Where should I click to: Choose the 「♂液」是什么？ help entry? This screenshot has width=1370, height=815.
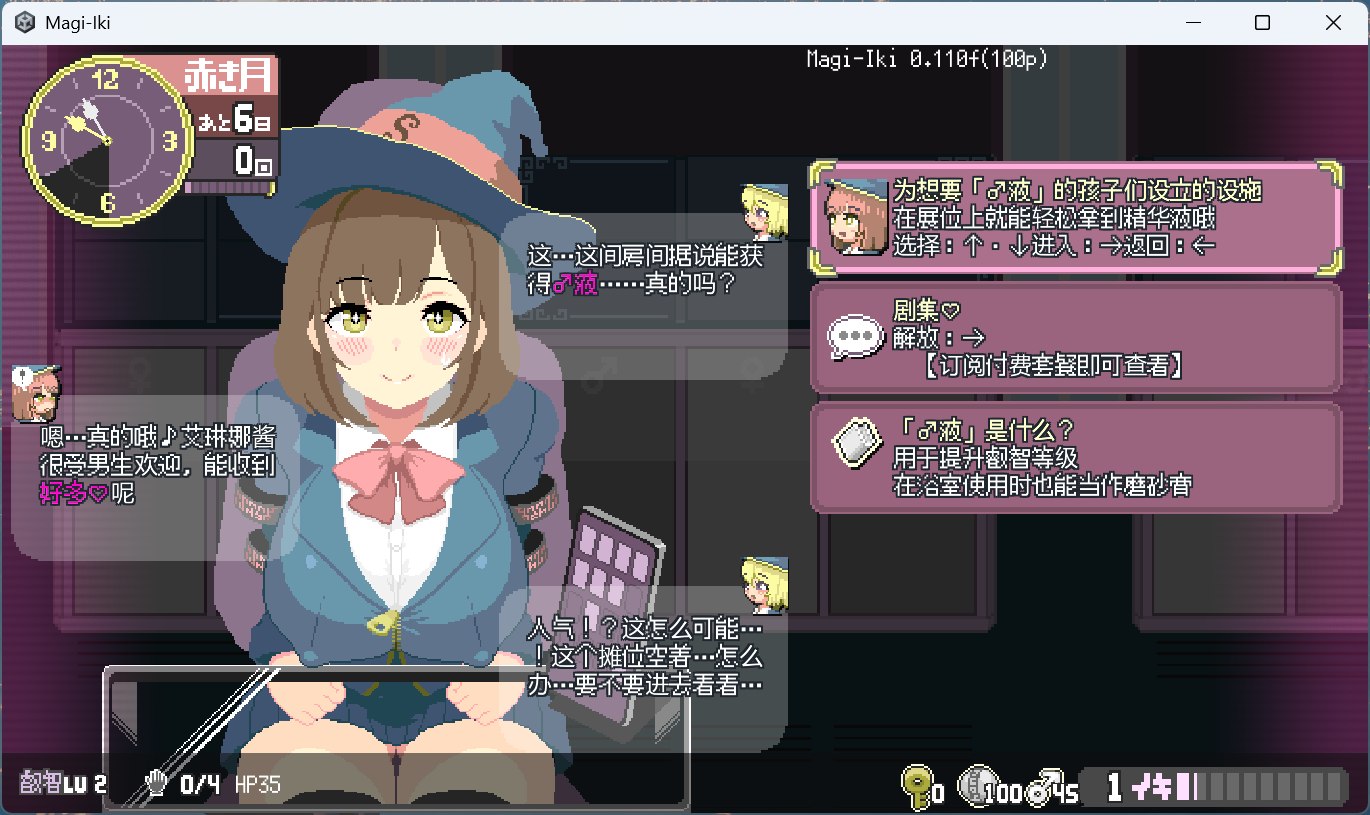(x=1075, y=458)
